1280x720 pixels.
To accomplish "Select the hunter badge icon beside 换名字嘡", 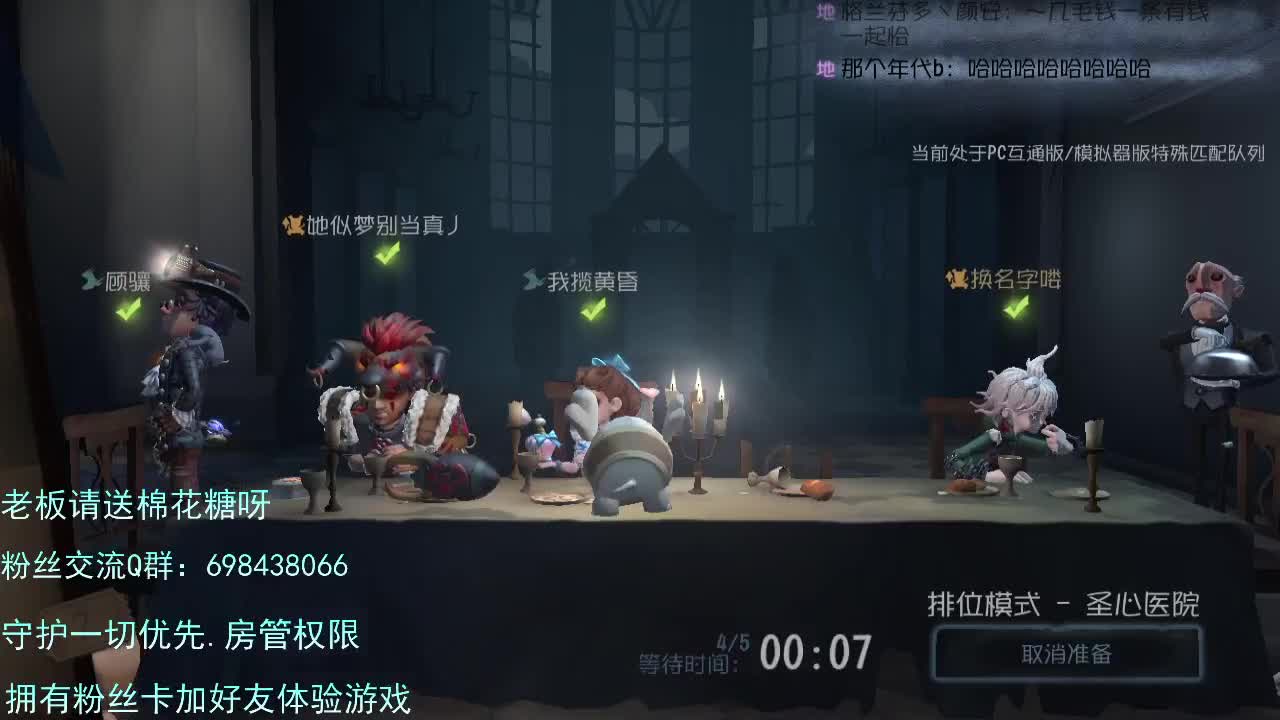I will click(953, 280).
